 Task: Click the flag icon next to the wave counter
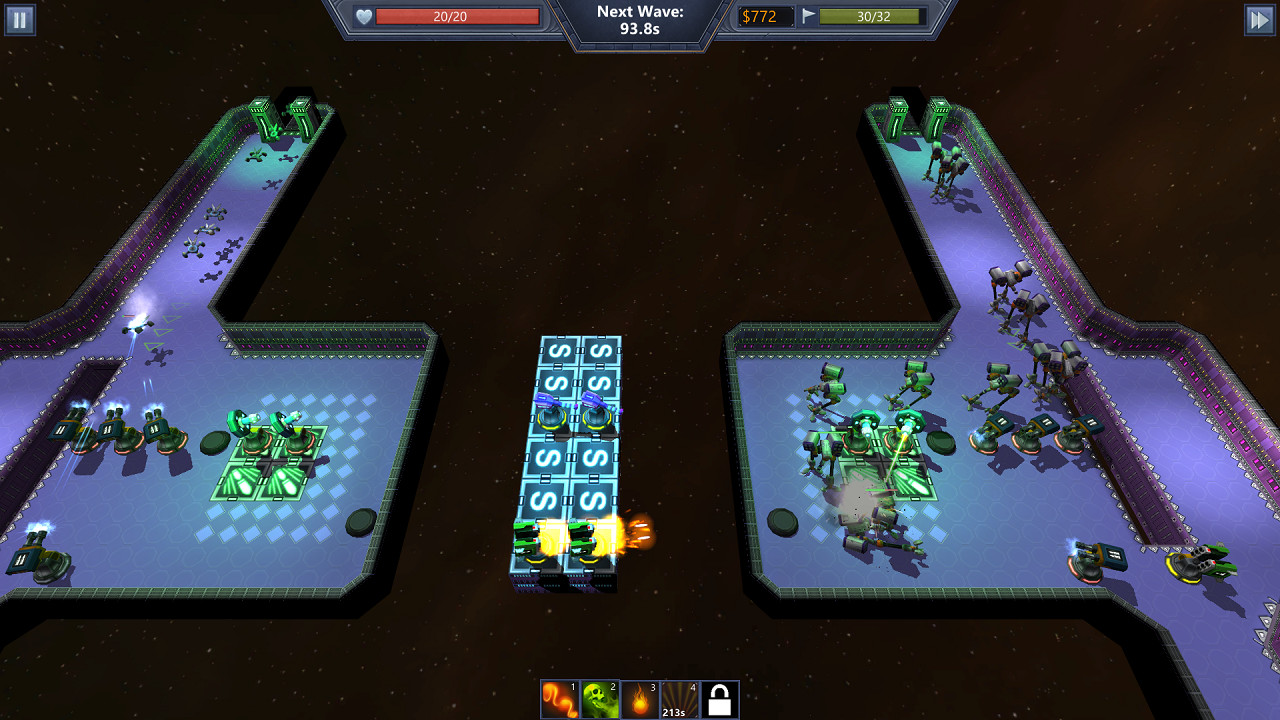tap(807, 15)
